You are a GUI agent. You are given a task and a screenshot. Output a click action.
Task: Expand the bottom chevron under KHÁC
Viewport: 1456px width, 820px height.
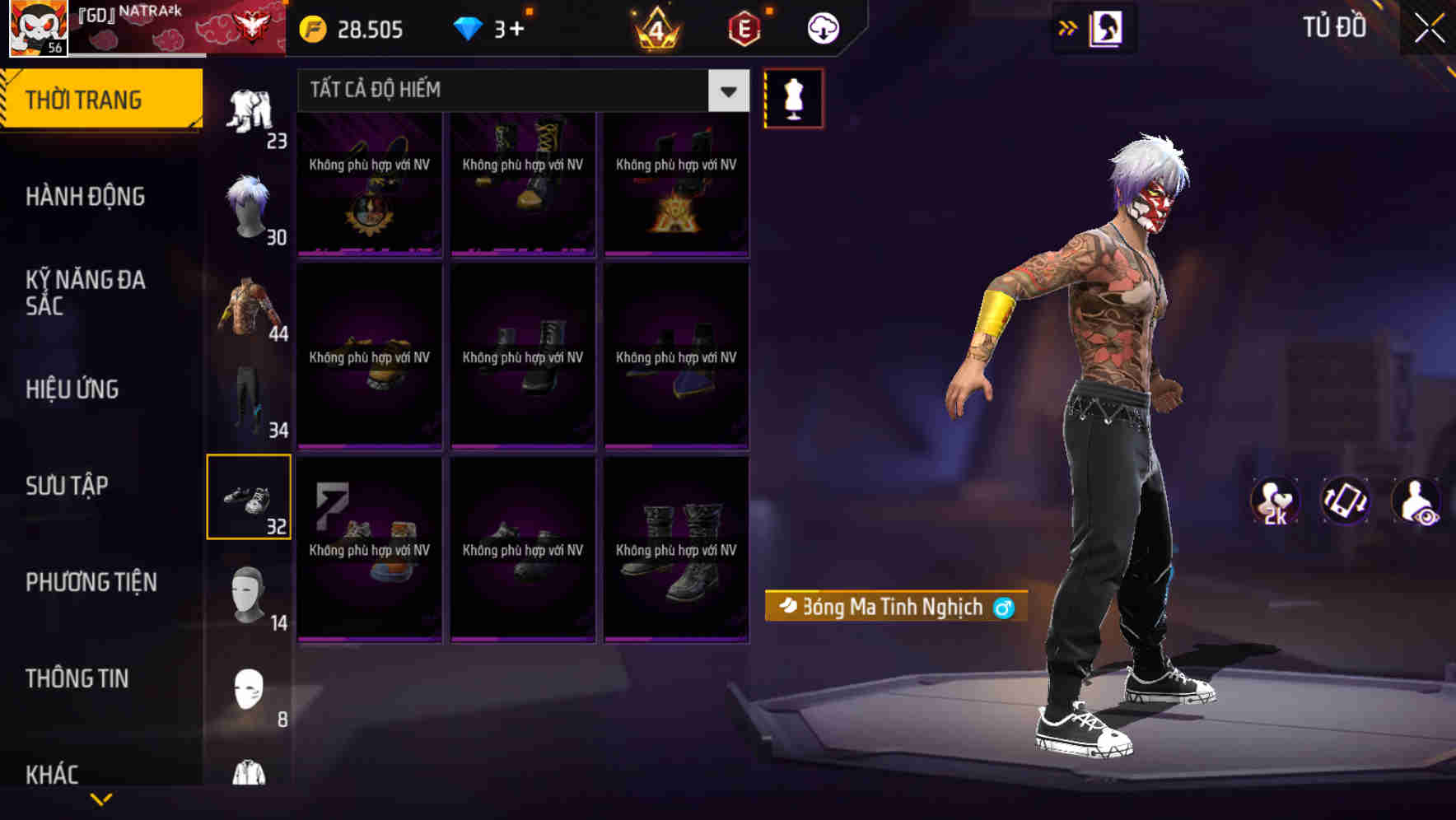[101, 799]
